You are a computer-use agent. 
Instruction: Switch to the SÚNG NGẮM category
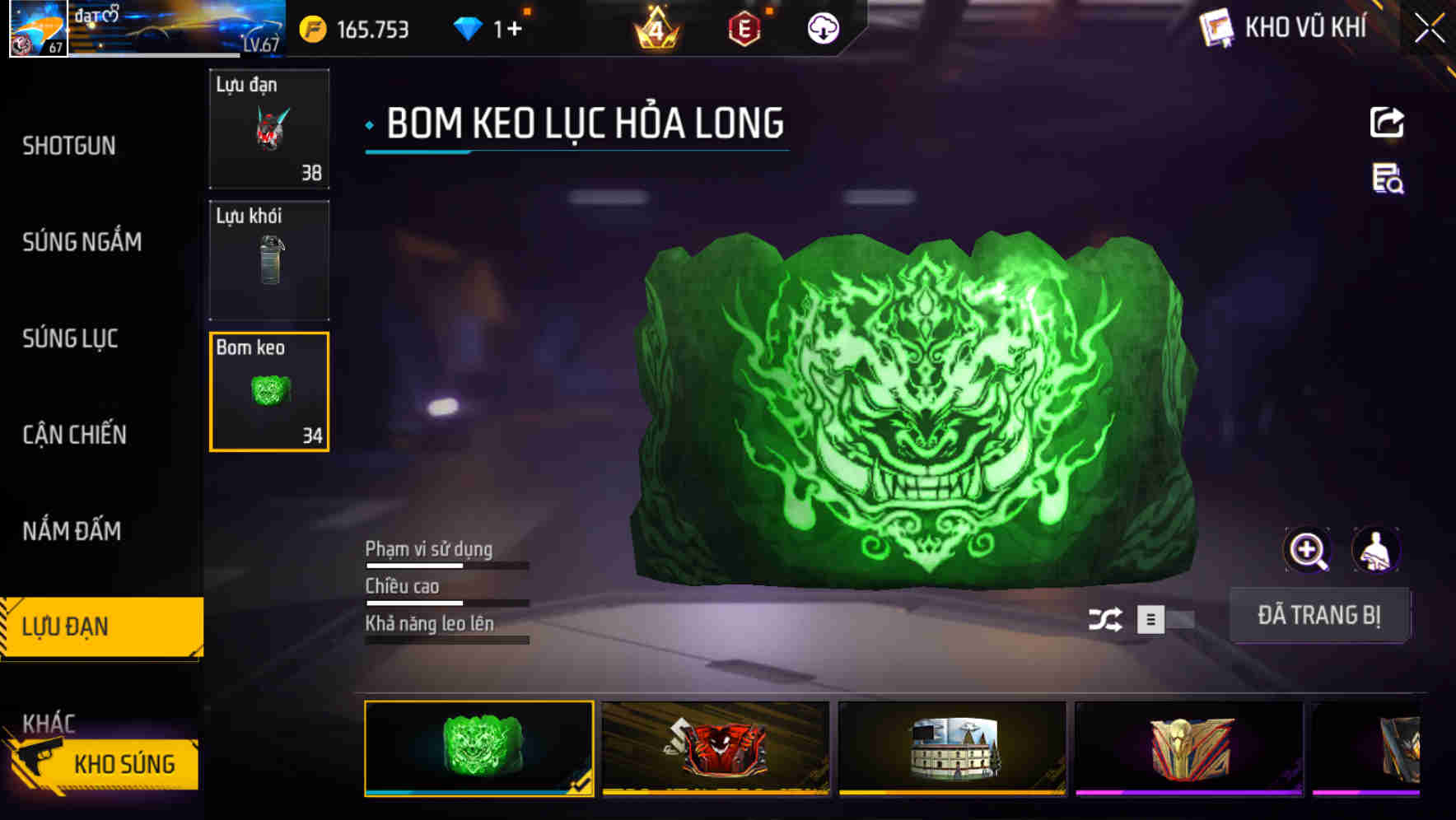click(x=82, y=242)
